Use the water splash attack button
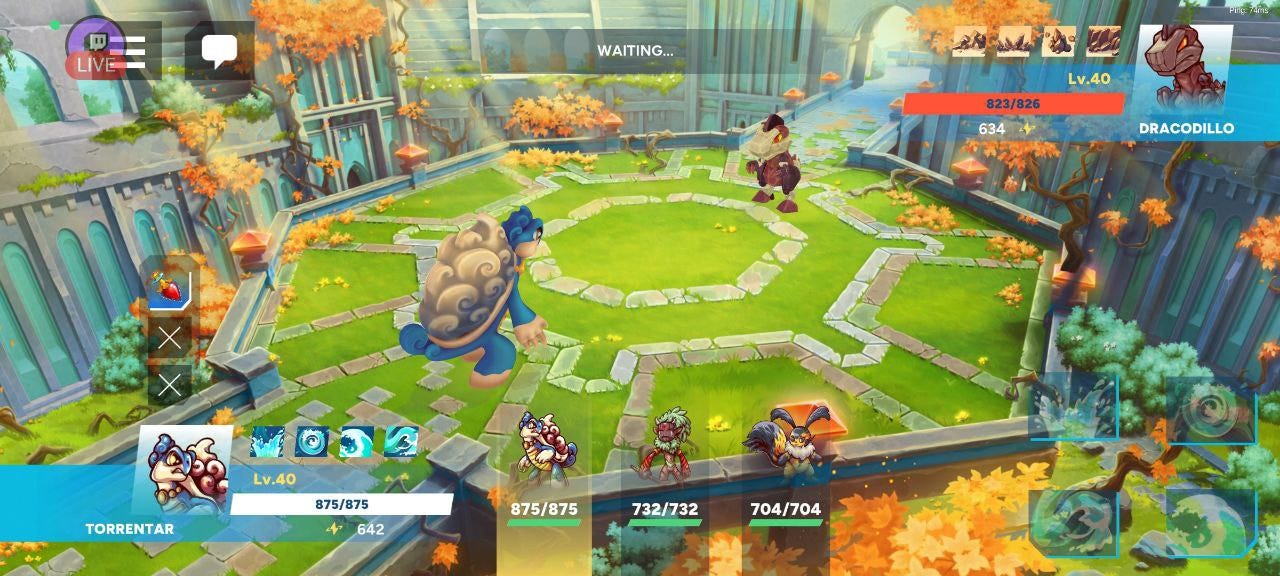The width and height of the screenshot is (1280, 576). (1073, 405)
